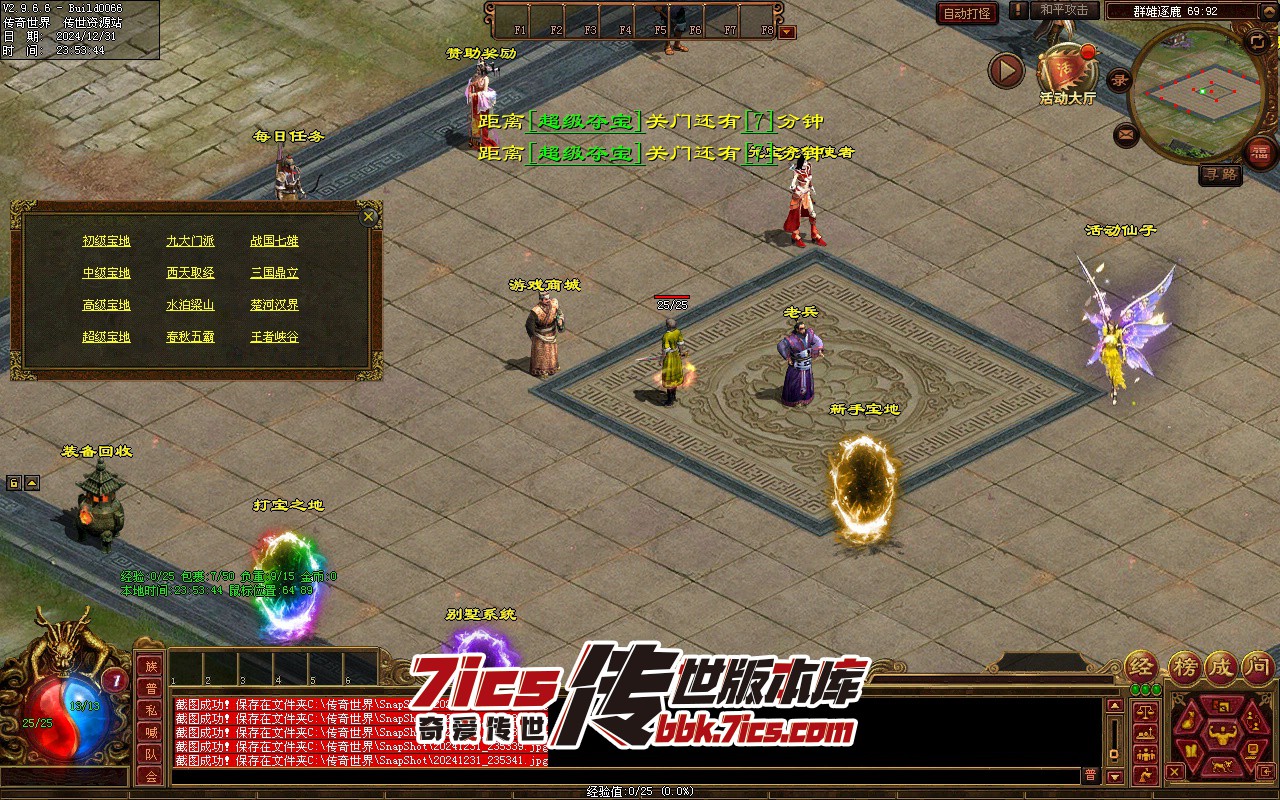Screen dimensions: 1280x800
Task: Activate the 寻路 pathfinding button
Action: [x=1220, y=175]
